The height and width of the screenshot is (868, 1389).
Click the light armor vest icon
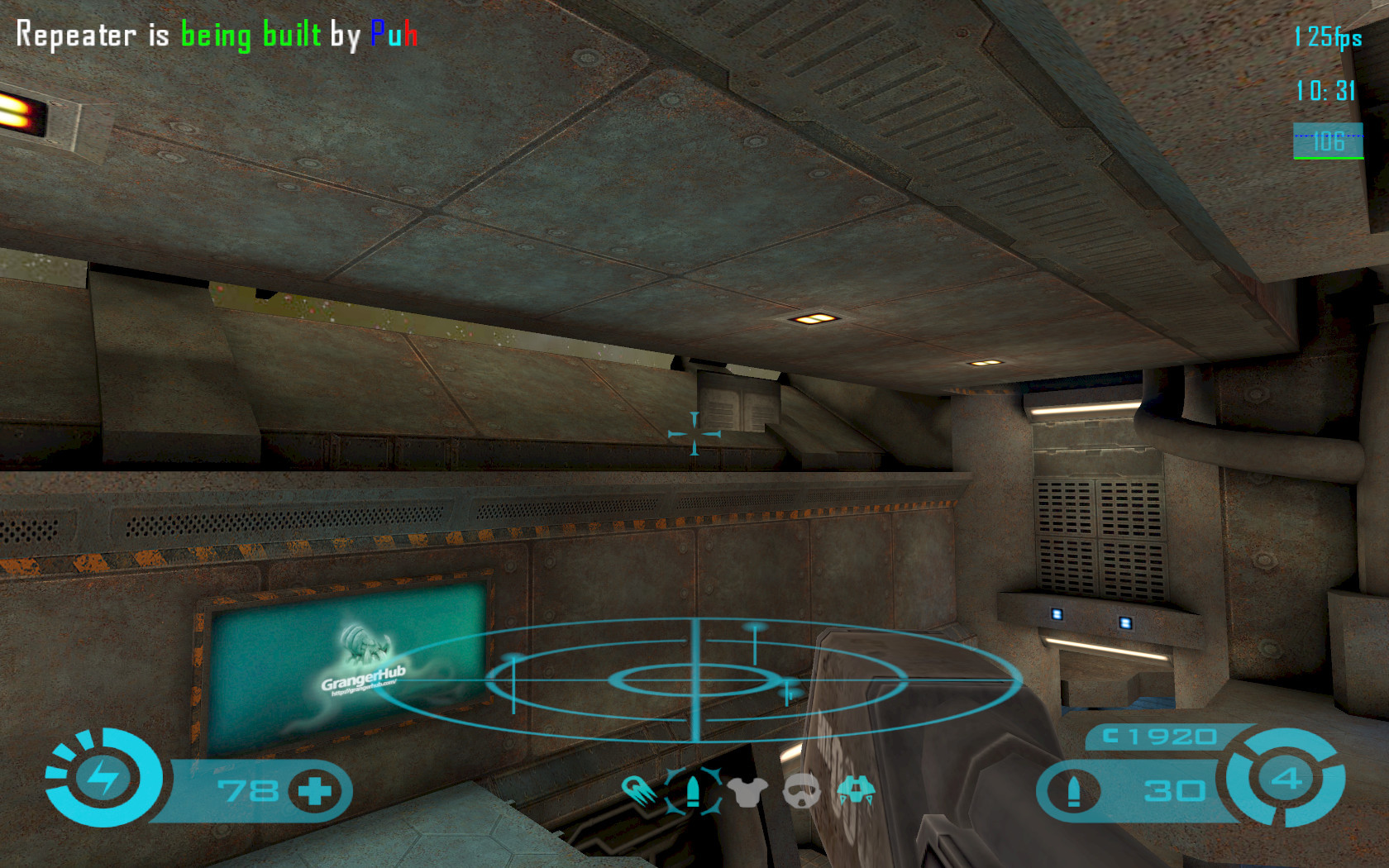(747, 792)
